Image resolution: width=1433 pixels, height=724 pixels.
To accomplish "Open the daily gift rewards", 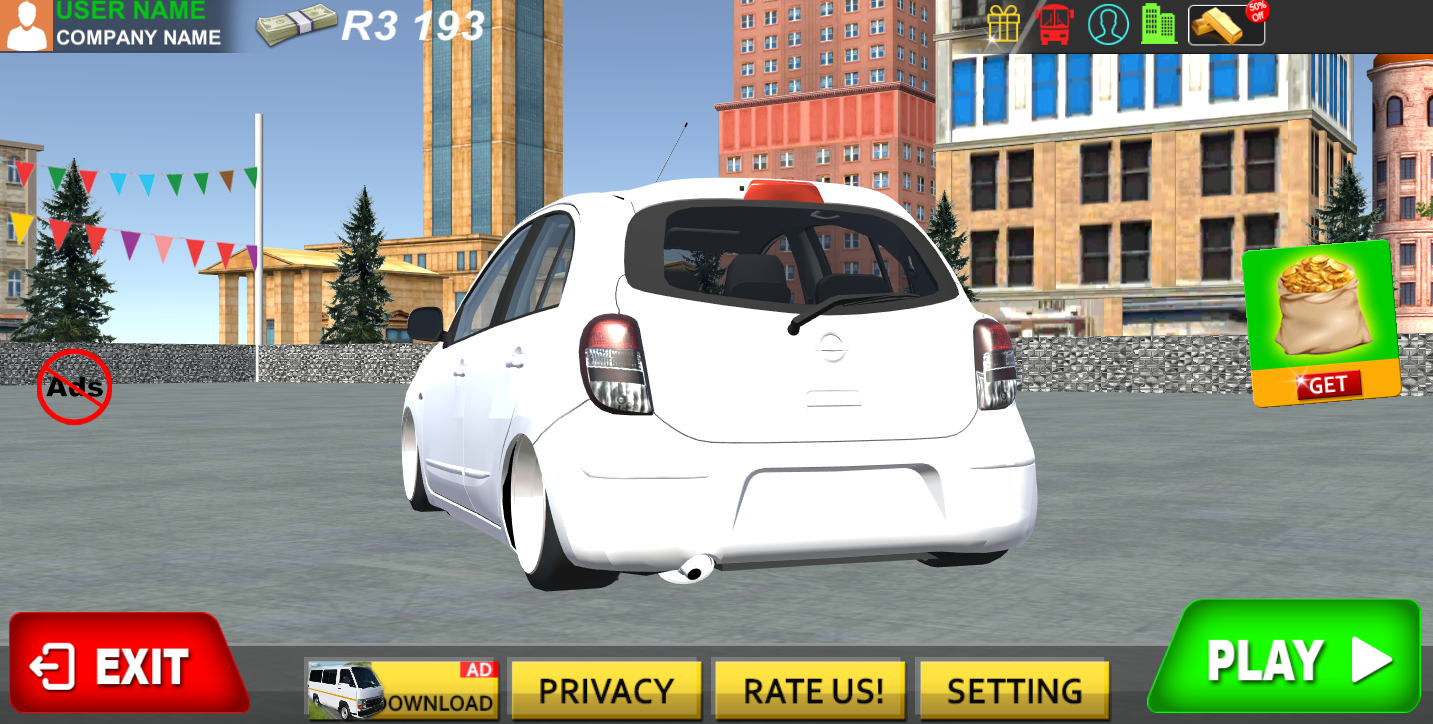I will [x=1004, y=25].
